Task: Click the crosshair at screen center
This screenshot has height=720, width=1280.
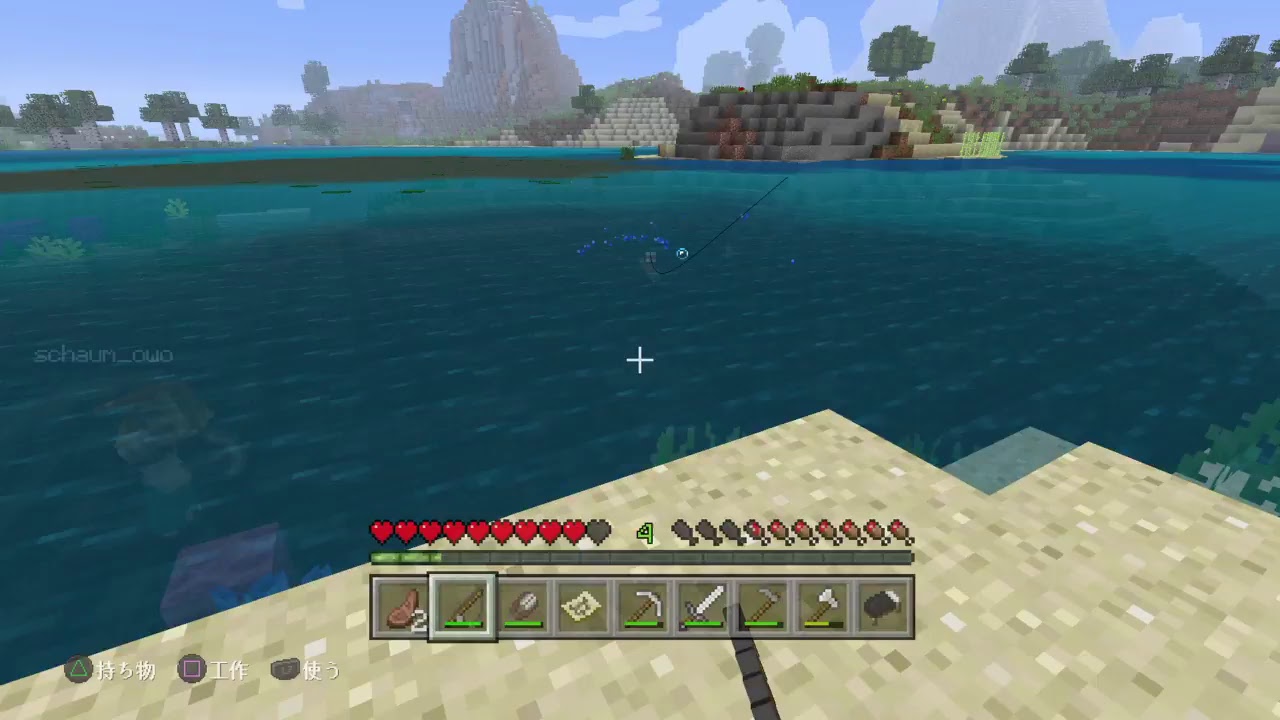Action: (640, 359)
